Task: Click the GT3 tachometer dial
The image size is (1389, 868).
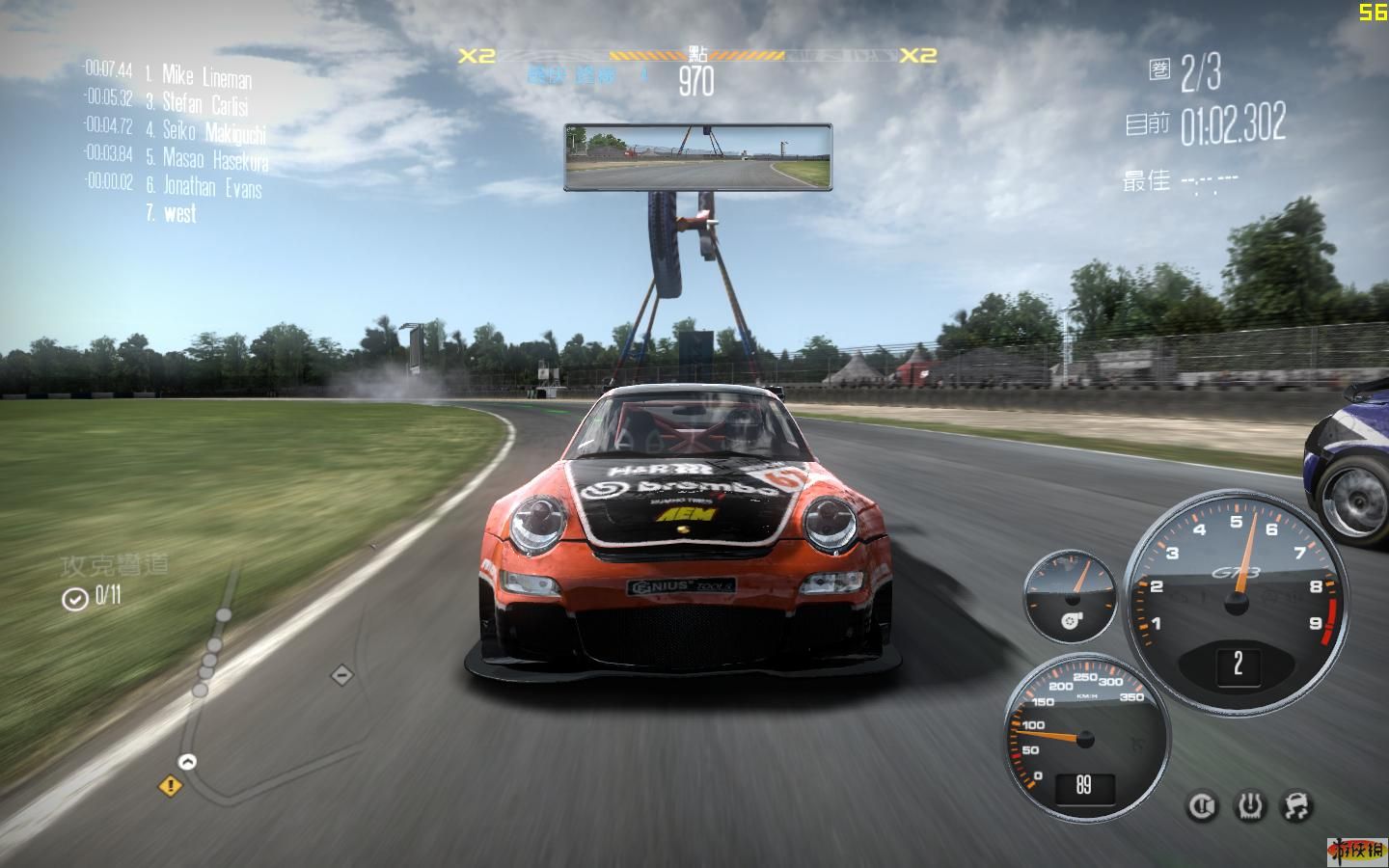Action: click(1237, 603)
